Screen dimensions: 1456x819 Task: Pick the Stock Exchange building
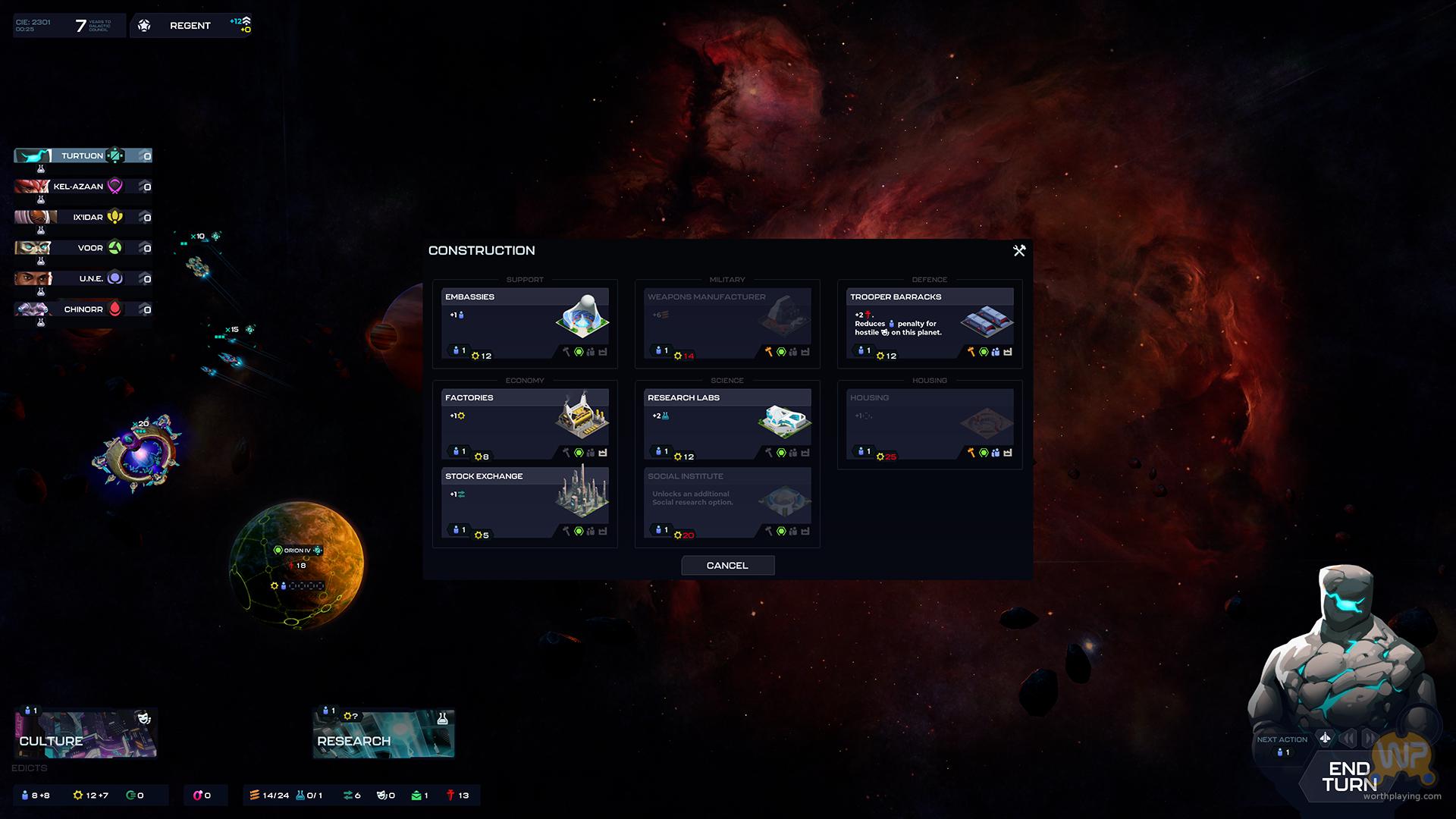click(x=525, y=503)
